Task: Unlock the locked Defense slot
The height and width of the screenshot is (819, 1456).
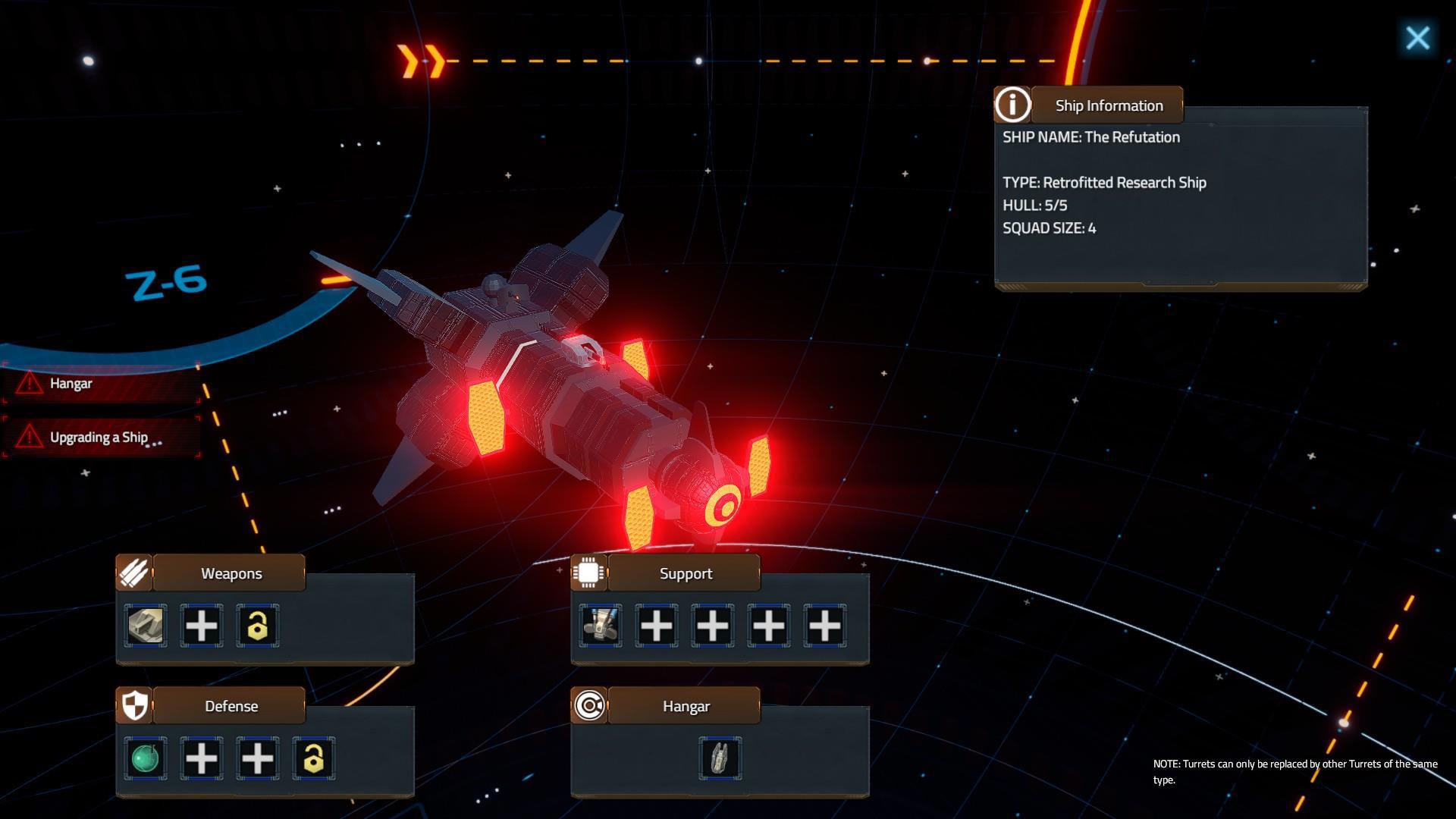Action: click(314, 758)
